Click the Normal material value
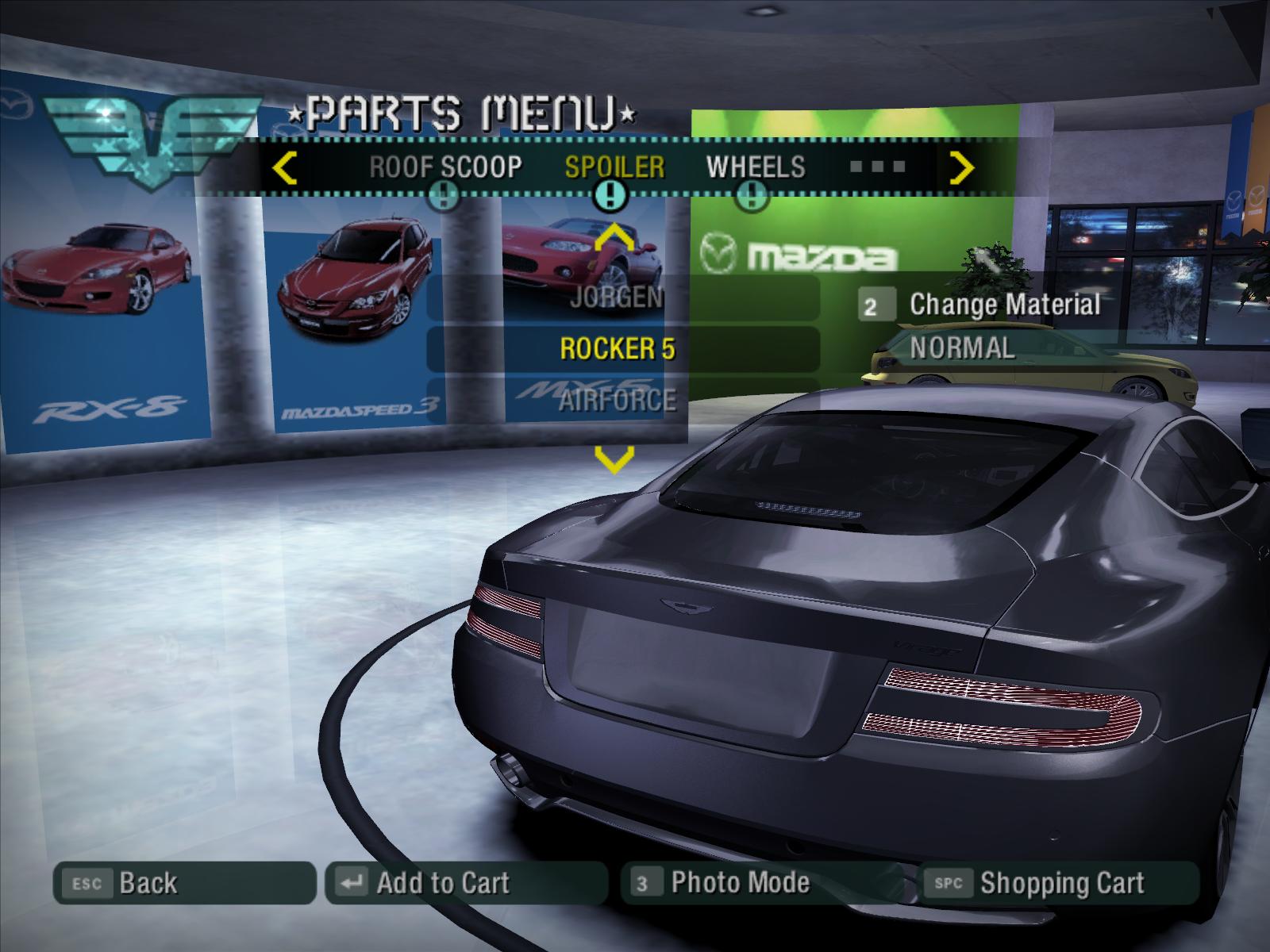 pos(962,348)
